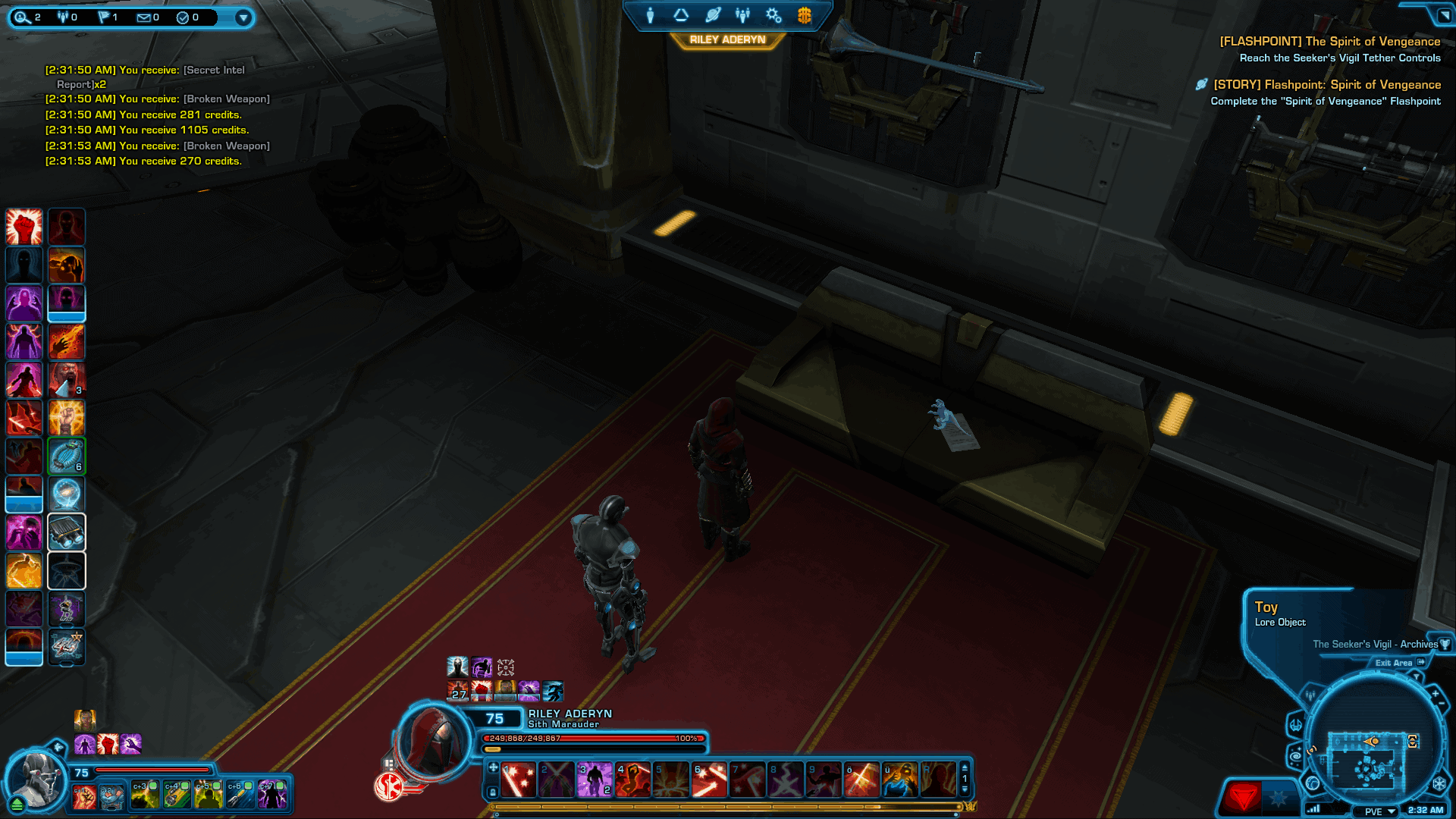This screenshot has width=1456, height=819.
Task: Toggle the green-highlighted ability in the left quickbar
Action: click(x=67, y=456)
